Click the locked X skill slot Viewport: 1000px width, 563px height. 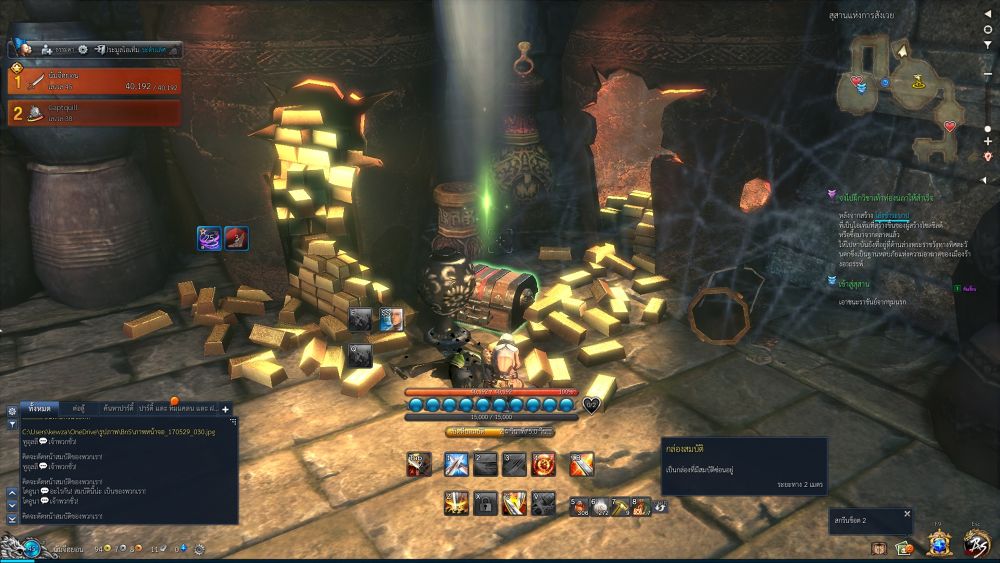tap(485, 504)
